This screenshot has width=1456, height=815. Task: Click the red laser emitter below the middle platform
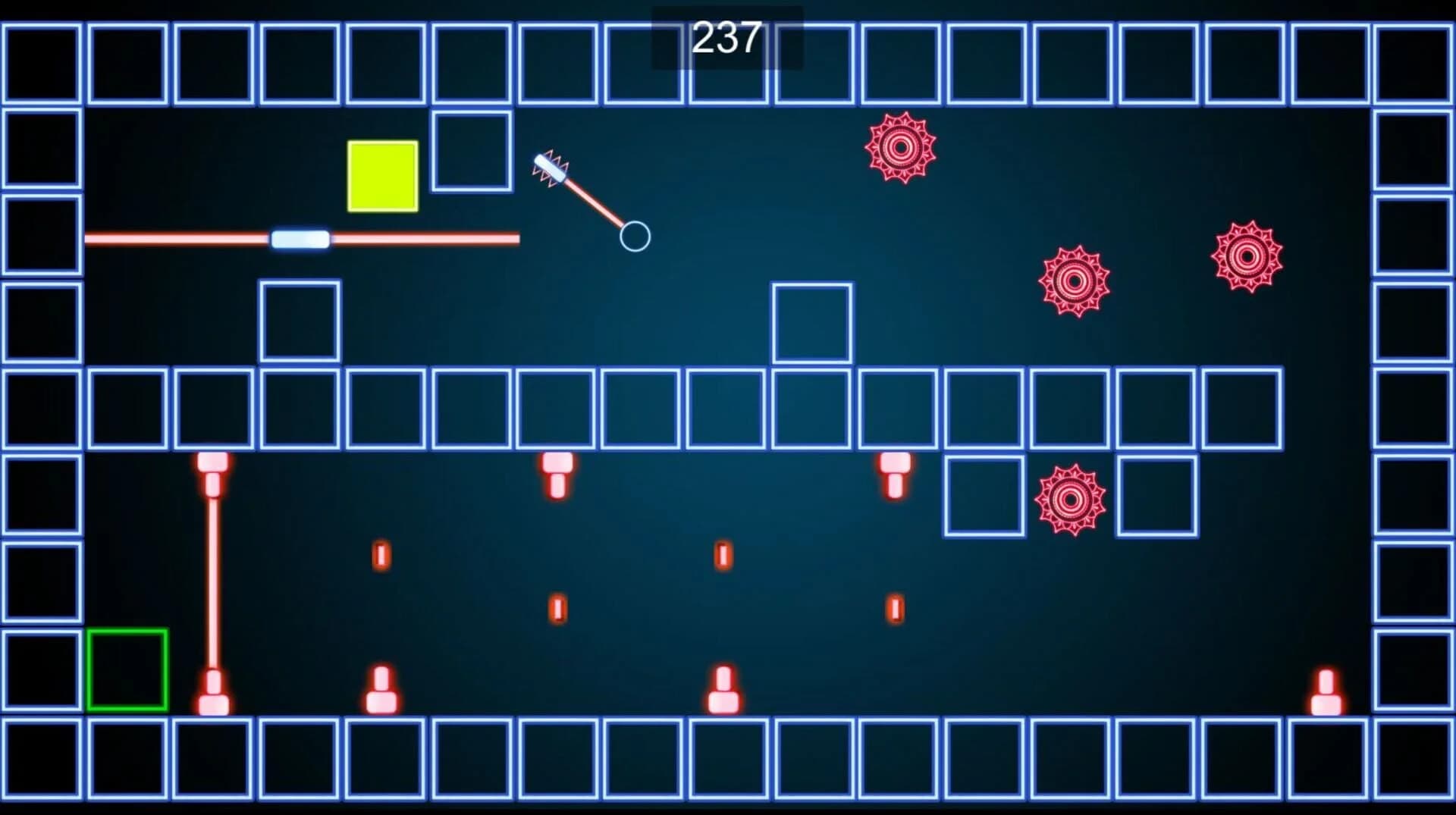[x=559, y=474]
